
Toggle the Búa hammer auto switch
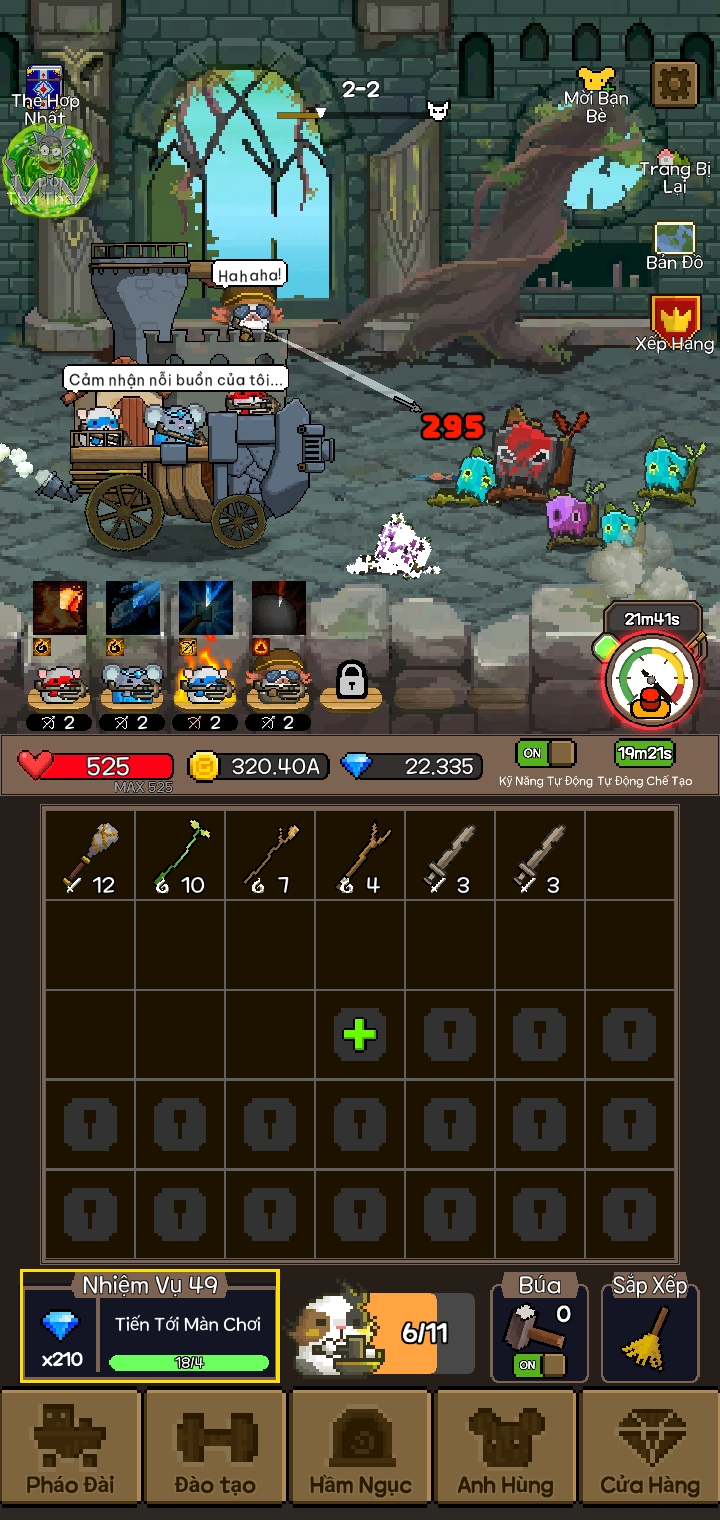click(540, 1364)
